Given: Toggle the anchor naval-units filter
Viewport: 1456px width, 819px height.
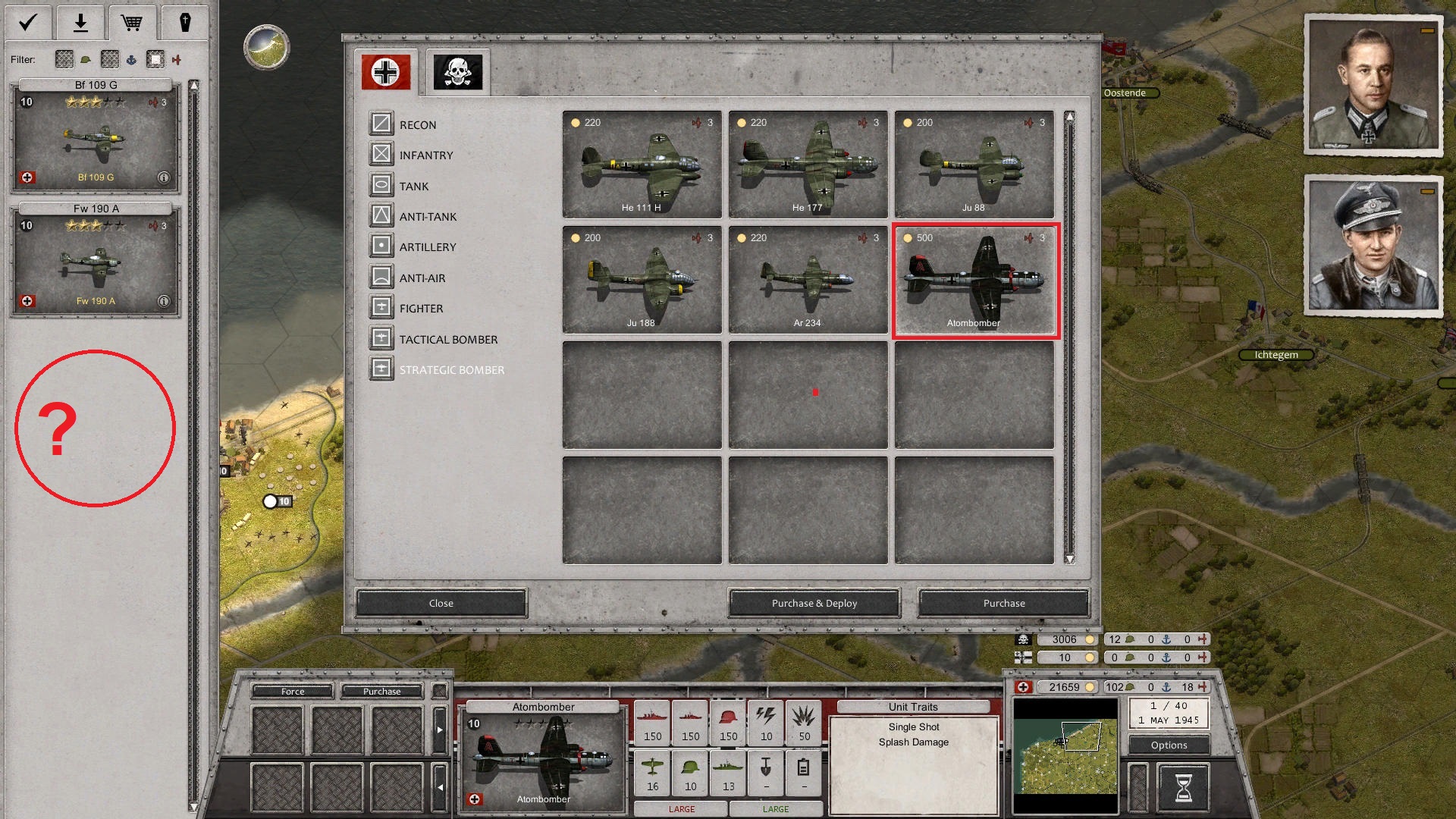Looking at the screenshot, I should [133, 60].
